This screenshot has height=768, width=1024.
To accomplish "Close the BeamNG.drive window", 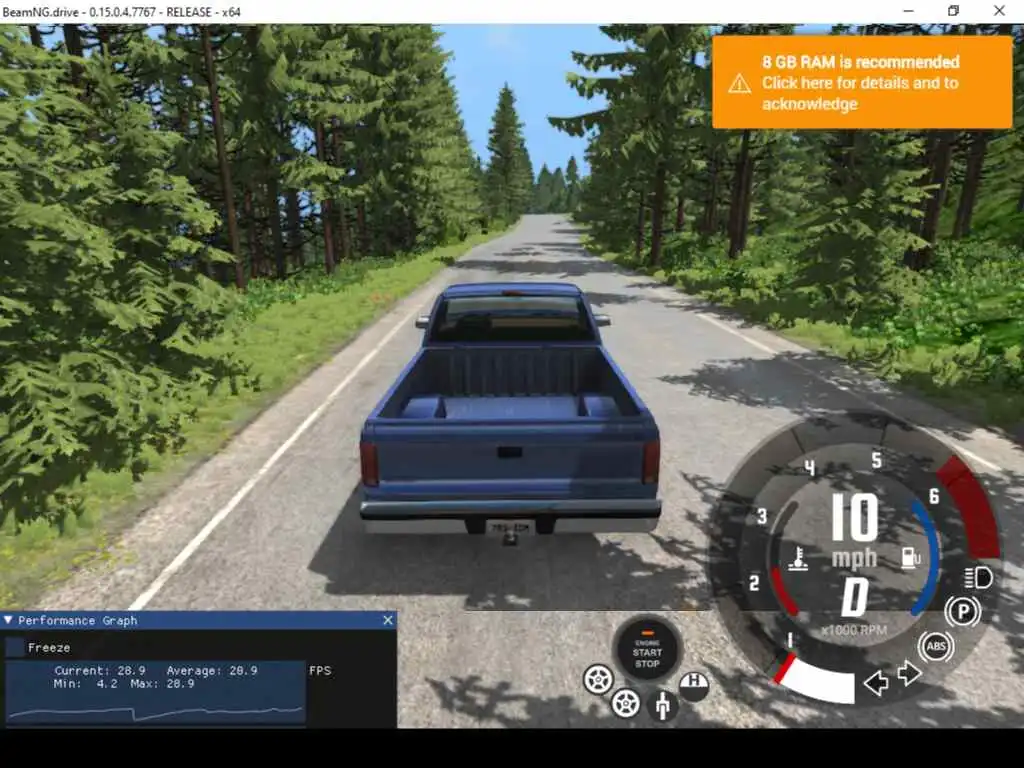I will (x=999, y=11).
